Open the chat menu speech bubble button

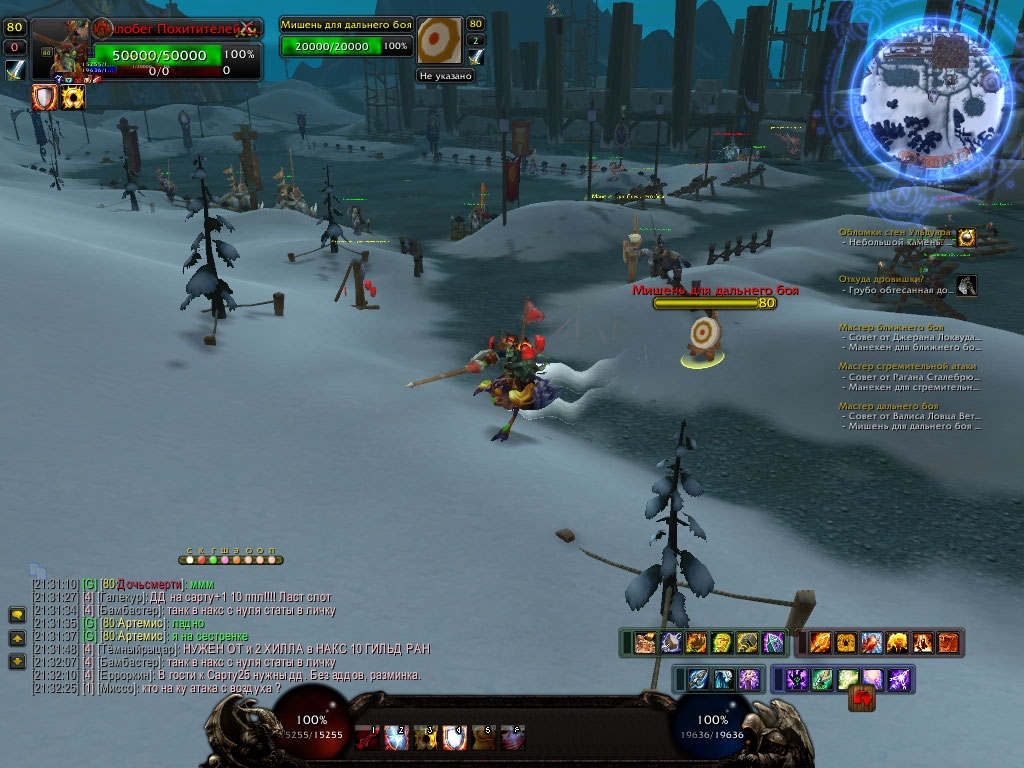[x=17, y=615]
